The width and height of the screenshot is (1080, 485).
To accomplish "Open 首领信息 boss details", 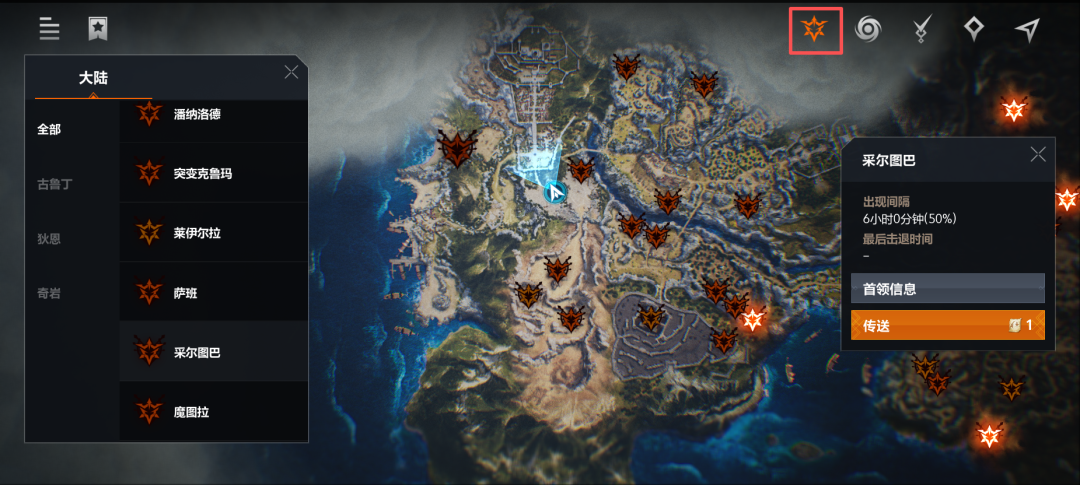I will pyautogui.click(x=947, y=289).
